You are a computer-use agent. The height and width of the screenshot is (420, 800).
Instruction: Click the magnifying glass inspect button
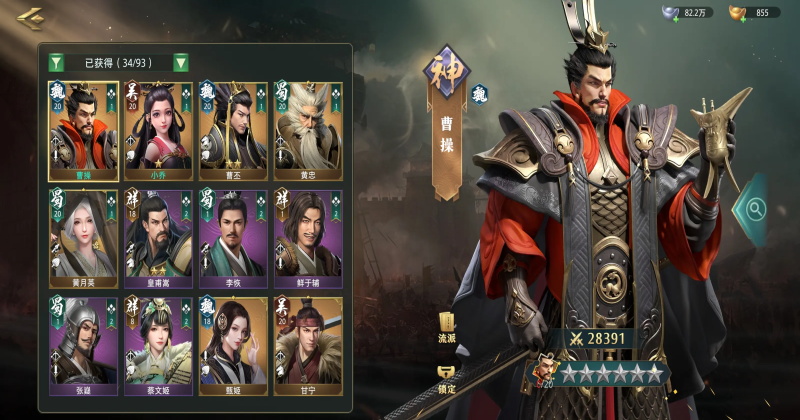754,209
